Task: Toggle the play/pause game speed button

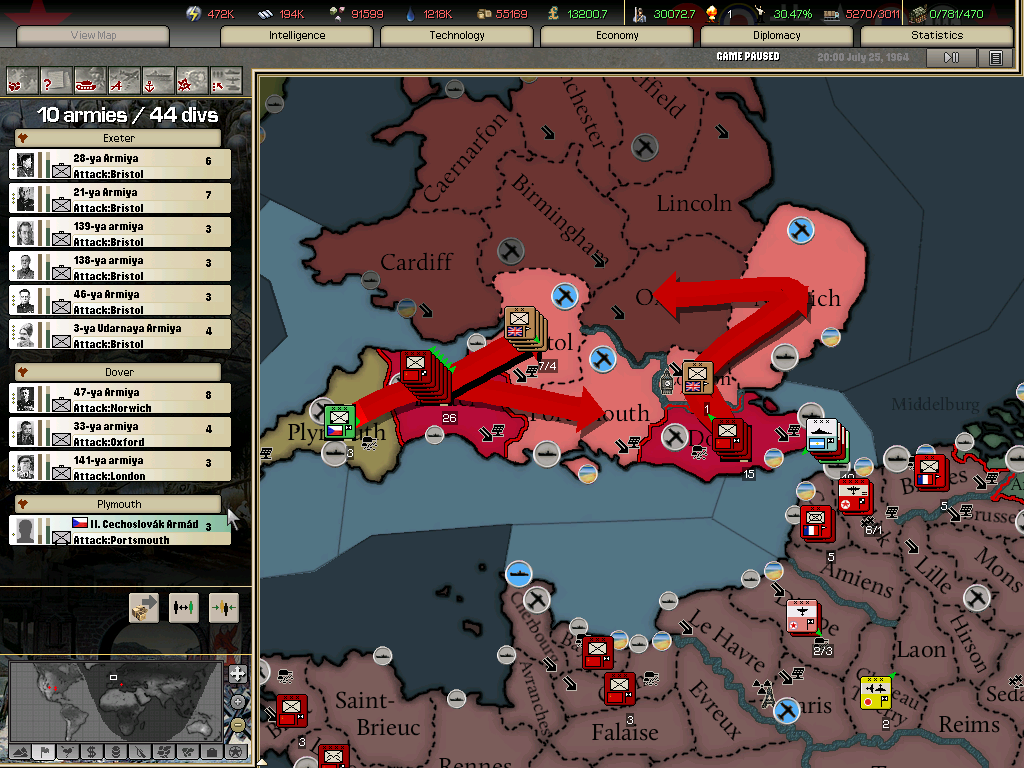Action: (x=951, y=58)
